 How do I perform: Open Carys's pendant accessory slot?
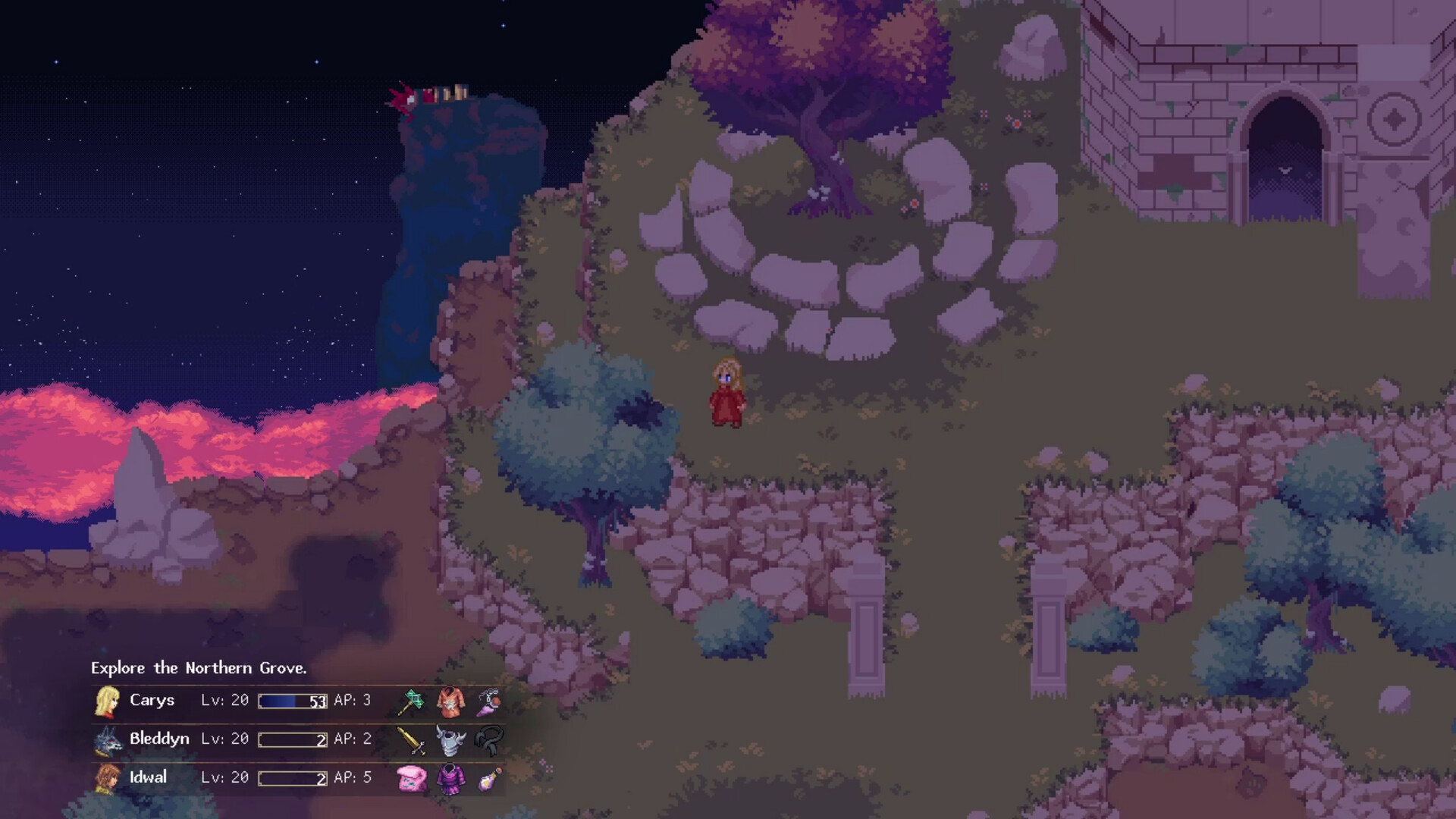click(x=489, y=701)
